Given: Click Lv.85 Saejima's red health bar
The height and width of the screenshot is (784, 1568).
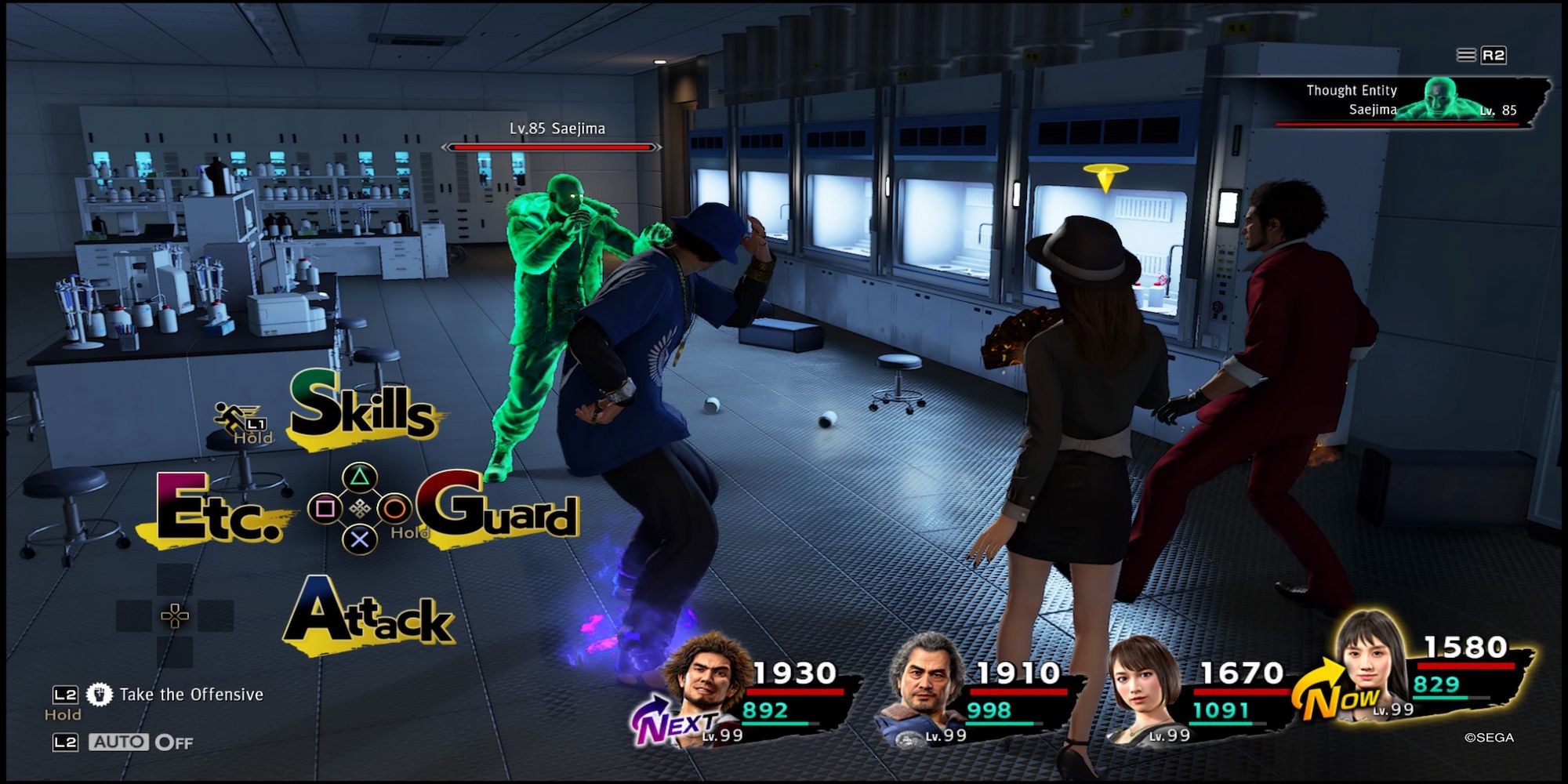Looking at the screenshot, I should (x=549, y=146).
